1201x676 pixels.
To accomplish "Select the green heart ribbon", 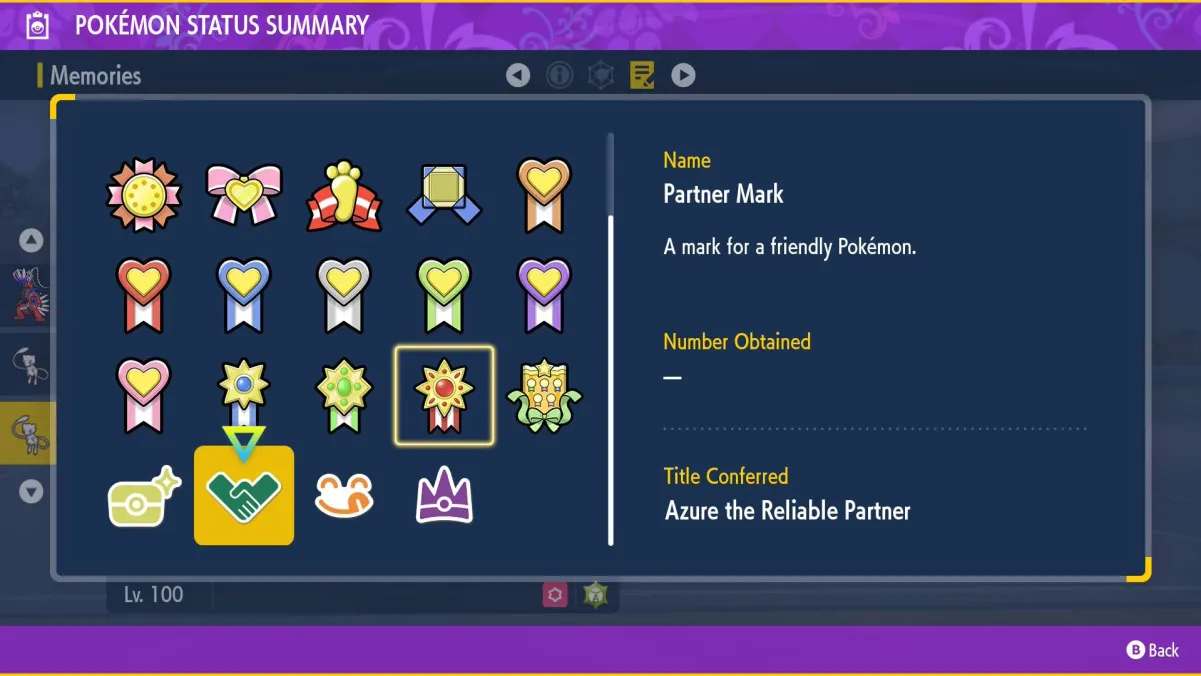I will tap(444, 295).
